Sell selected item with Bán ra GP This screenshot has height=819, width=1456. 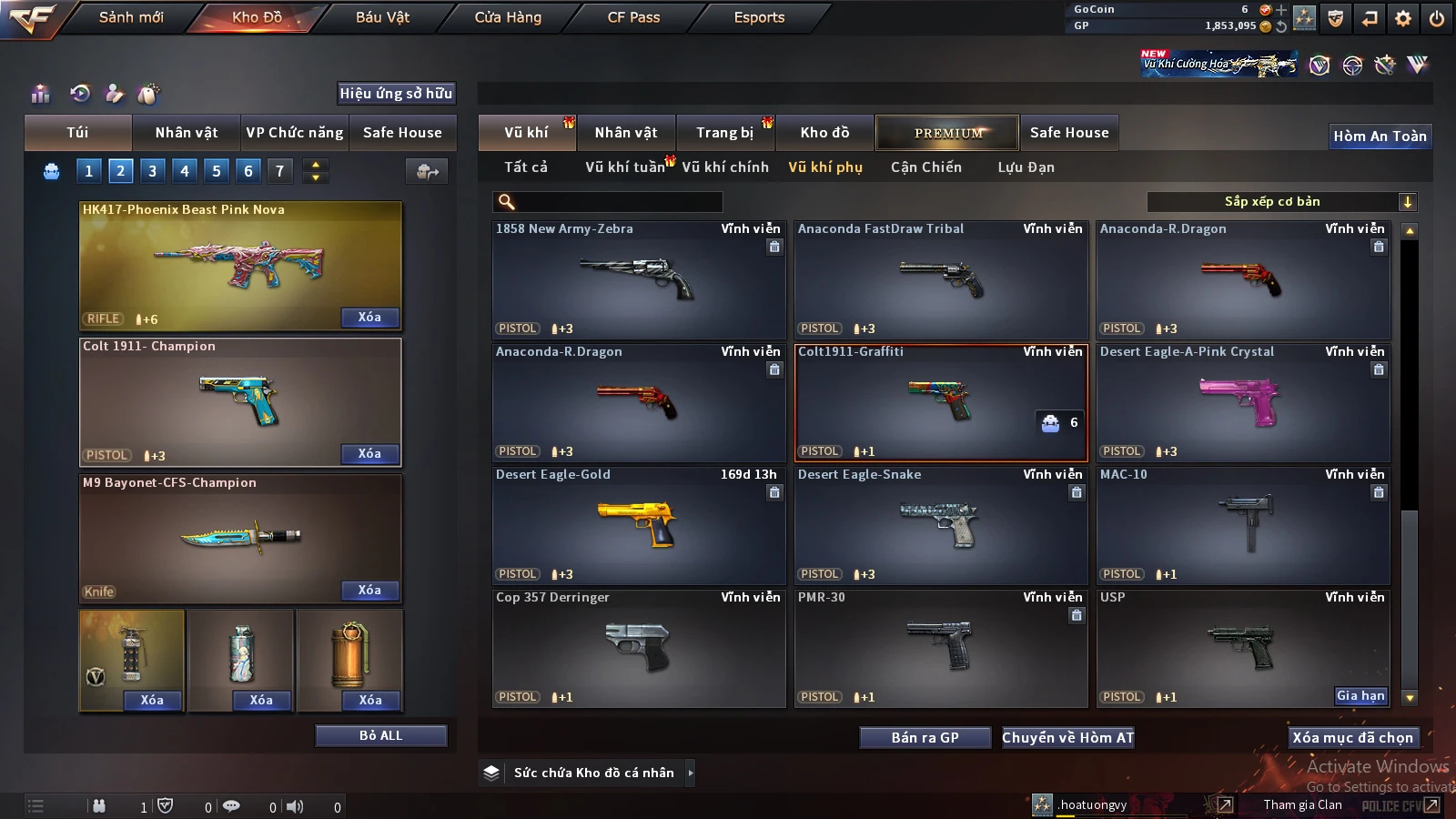click(x=925, y=738)
